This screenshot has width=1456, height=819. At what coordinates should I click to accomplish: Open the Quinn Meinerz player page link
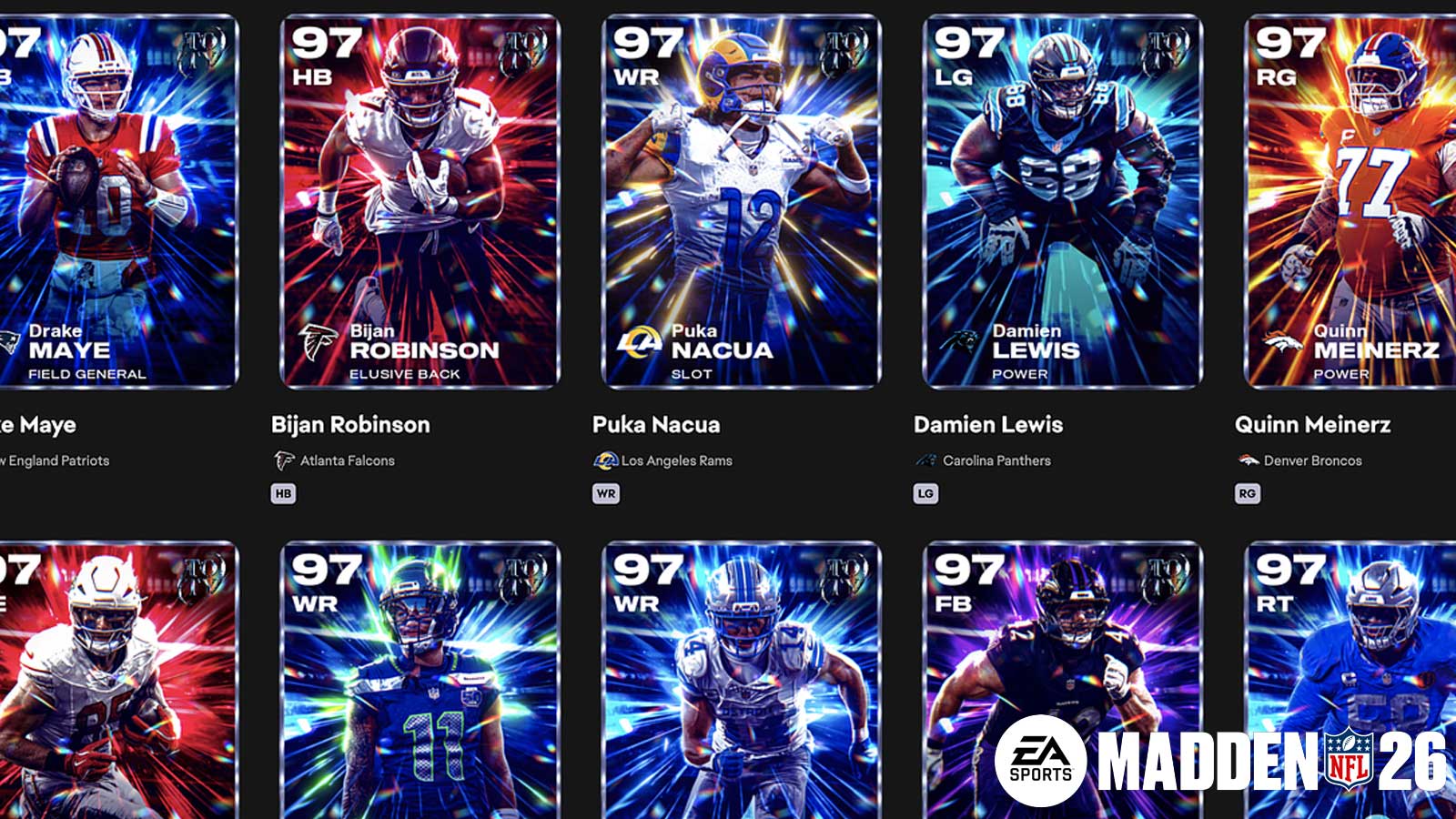(1311, 424)
